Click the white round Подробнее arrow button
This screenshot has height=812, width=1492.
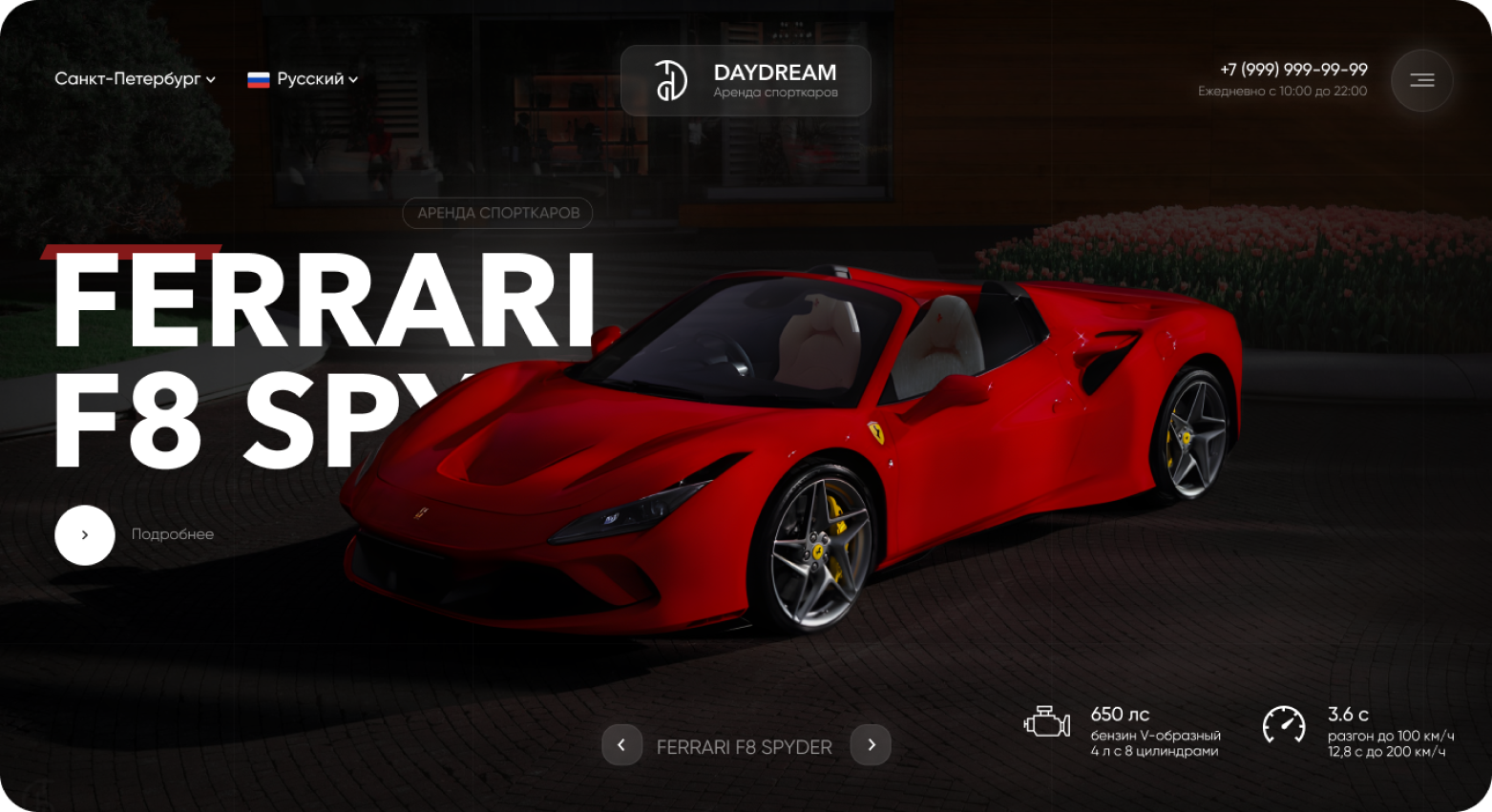[85, 535]
